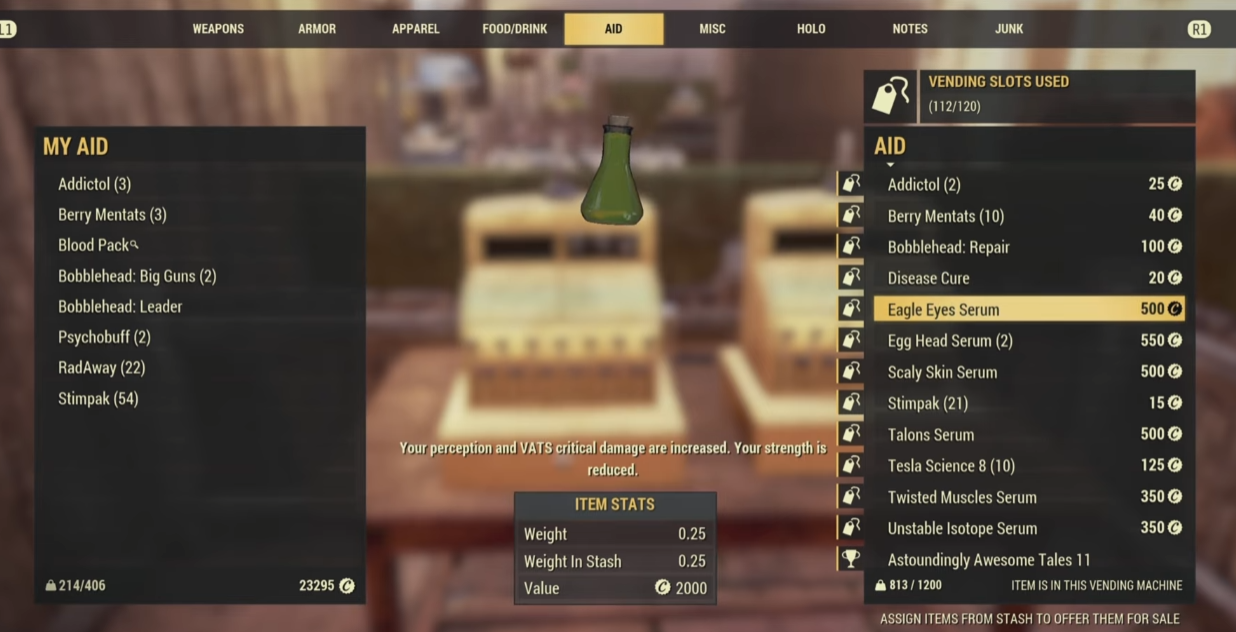This screenshot has width=1236, height=632.
Task: Open the Armor category tab
Action: [317, 29]
